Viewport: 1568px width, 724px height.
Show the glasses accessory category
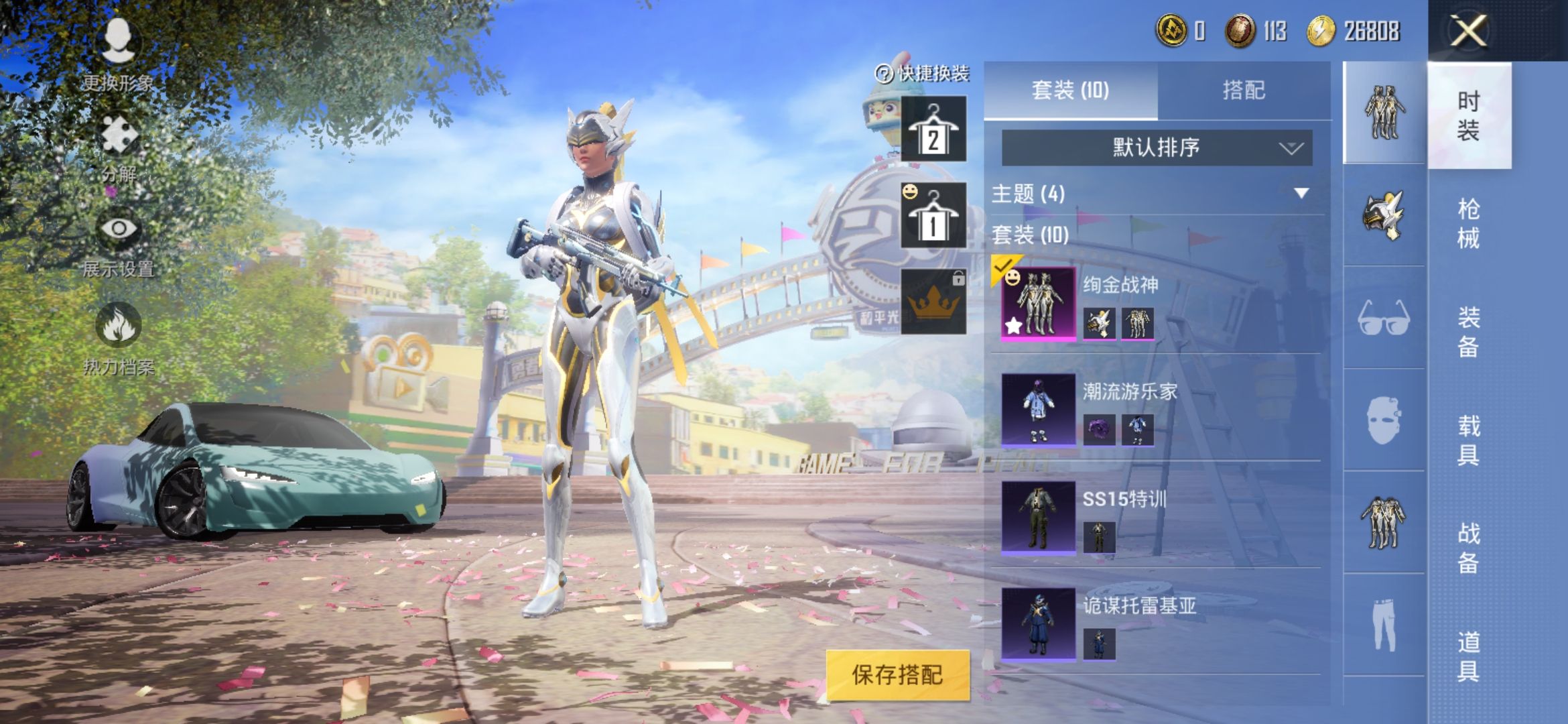tap(1384, 318)
